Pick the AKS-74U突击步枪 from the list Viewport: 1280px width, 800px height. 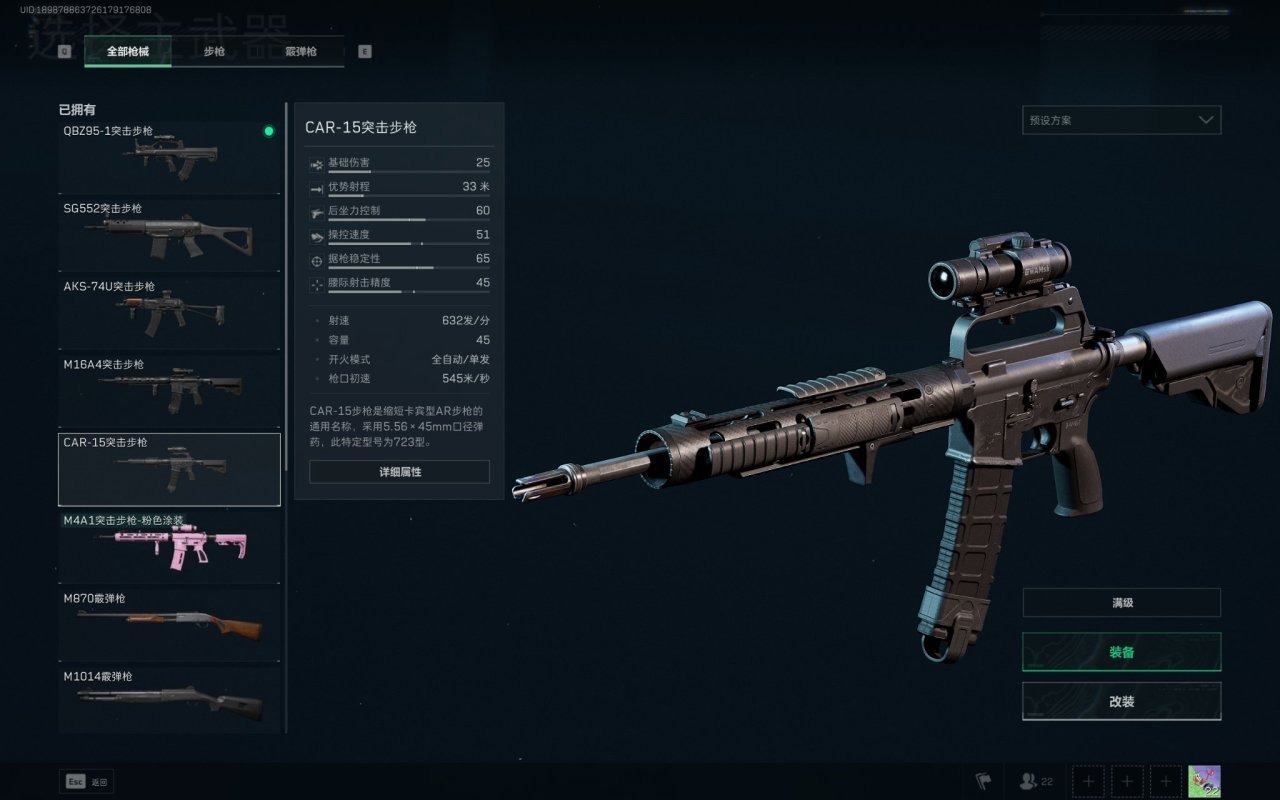[169, 313]
